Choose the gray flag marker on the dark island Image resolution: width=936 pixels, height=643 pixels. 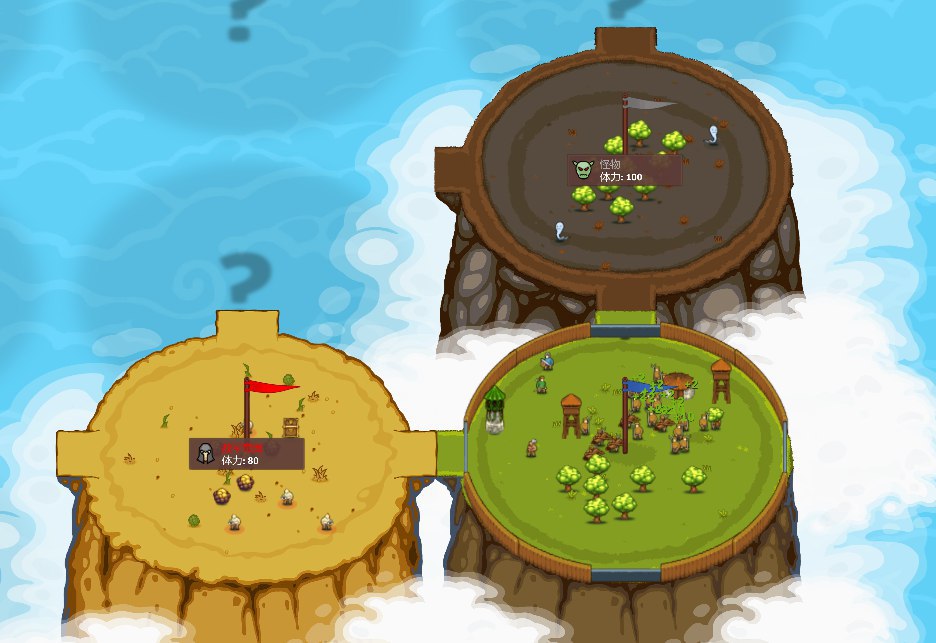[650, 103]
